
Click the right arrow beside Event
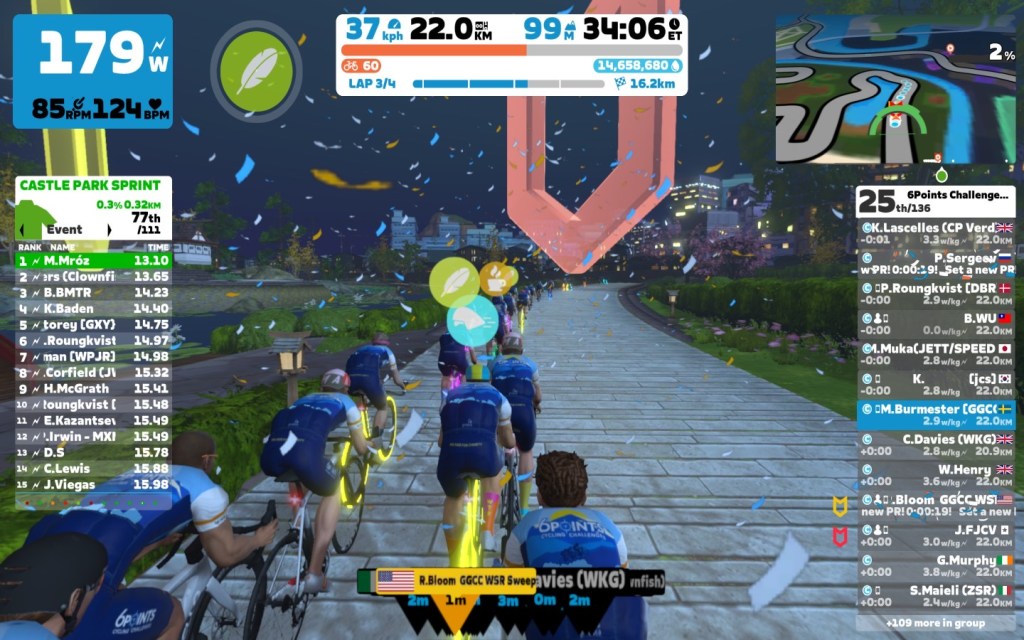[x=109, y=230]
